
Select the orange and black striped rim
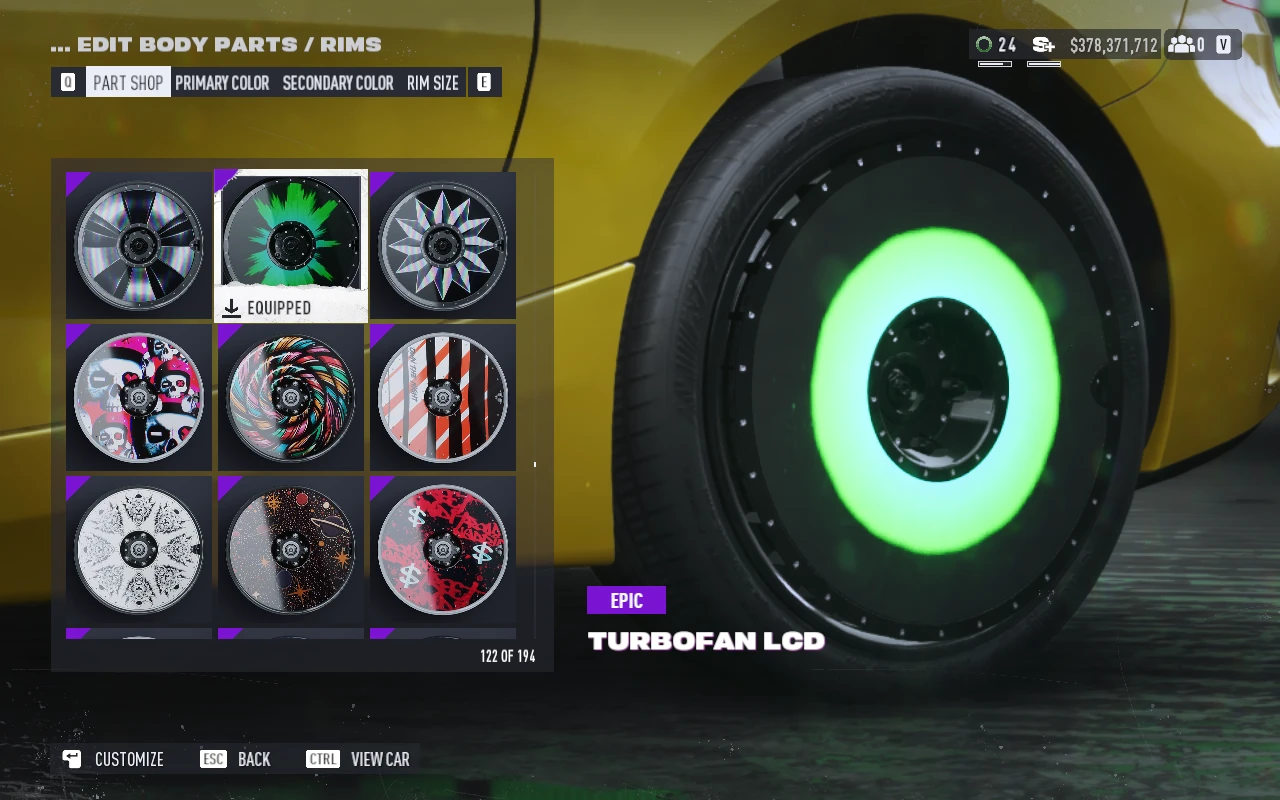tap(443, 397)
